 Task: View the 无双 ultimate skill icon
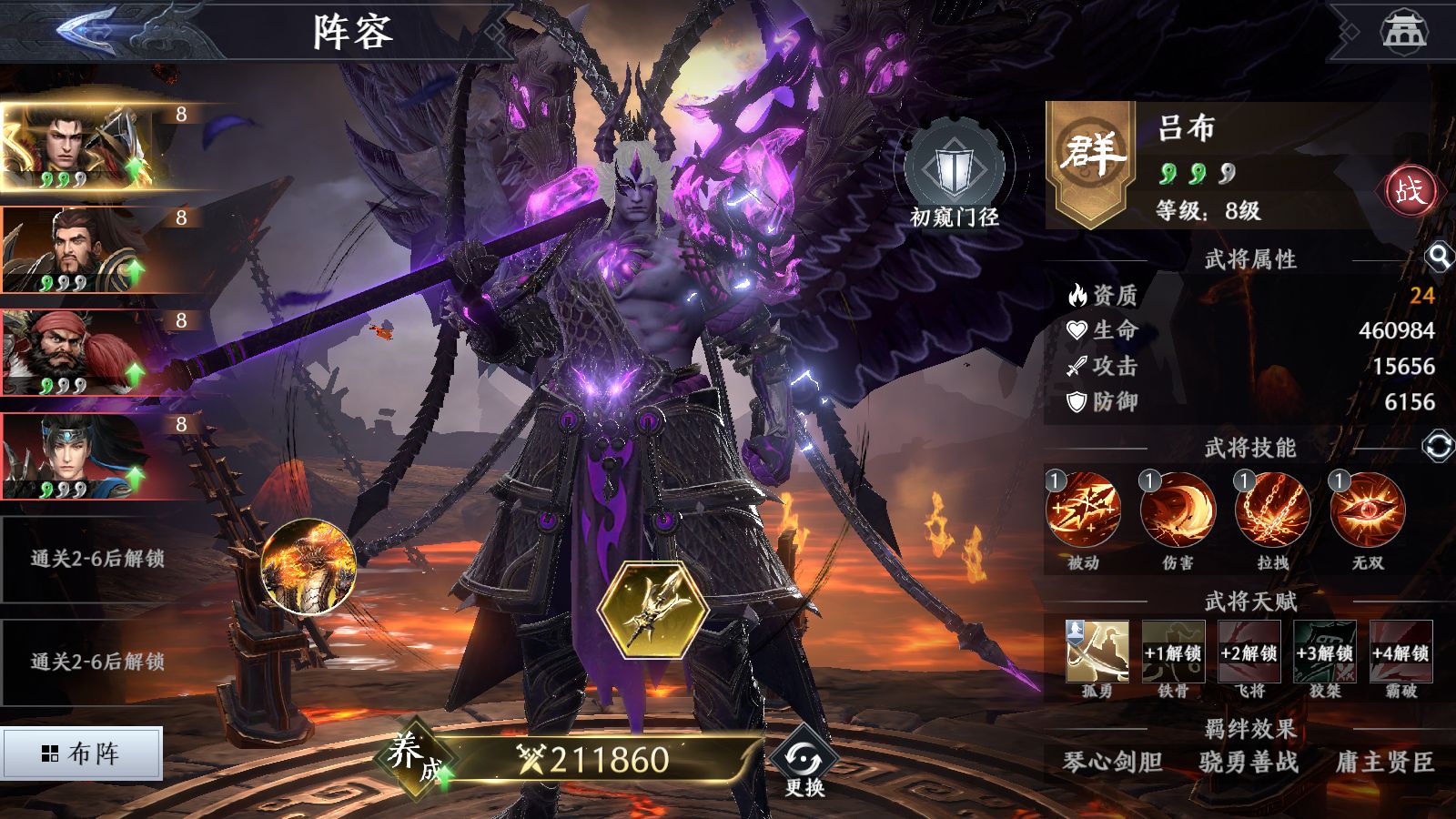click(1367, 511)
